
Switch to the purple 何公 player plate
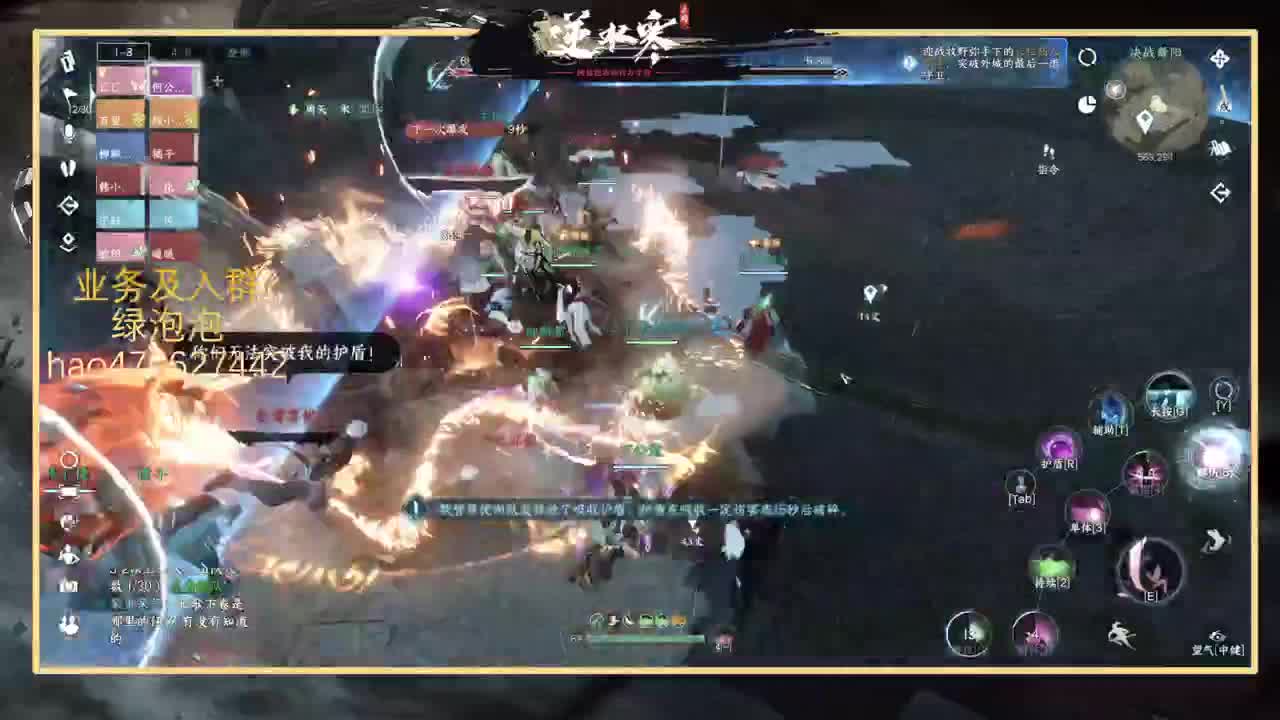[173, 83]
